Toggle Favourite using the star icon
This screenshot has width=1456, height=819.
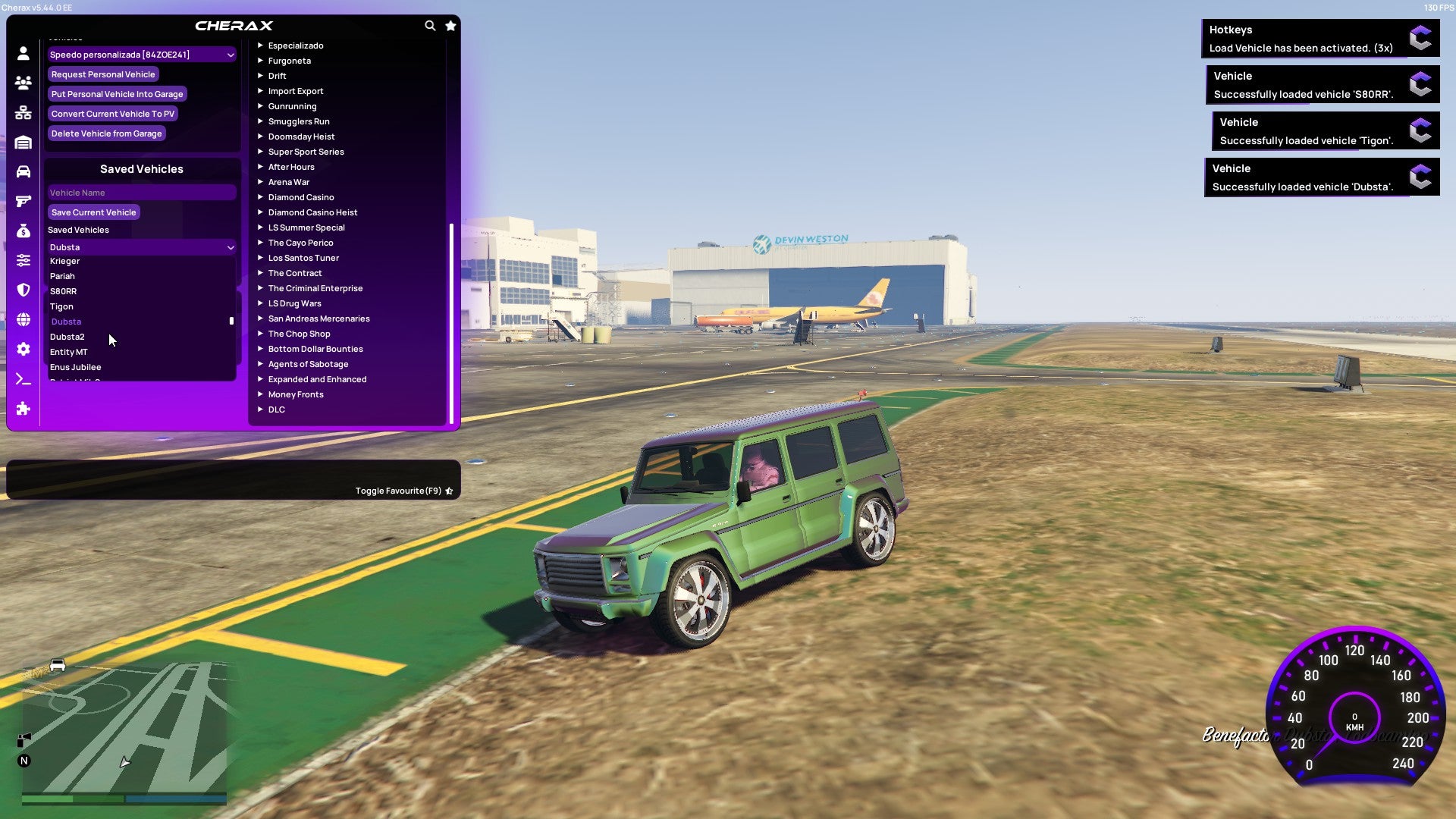tap(449, 490)
